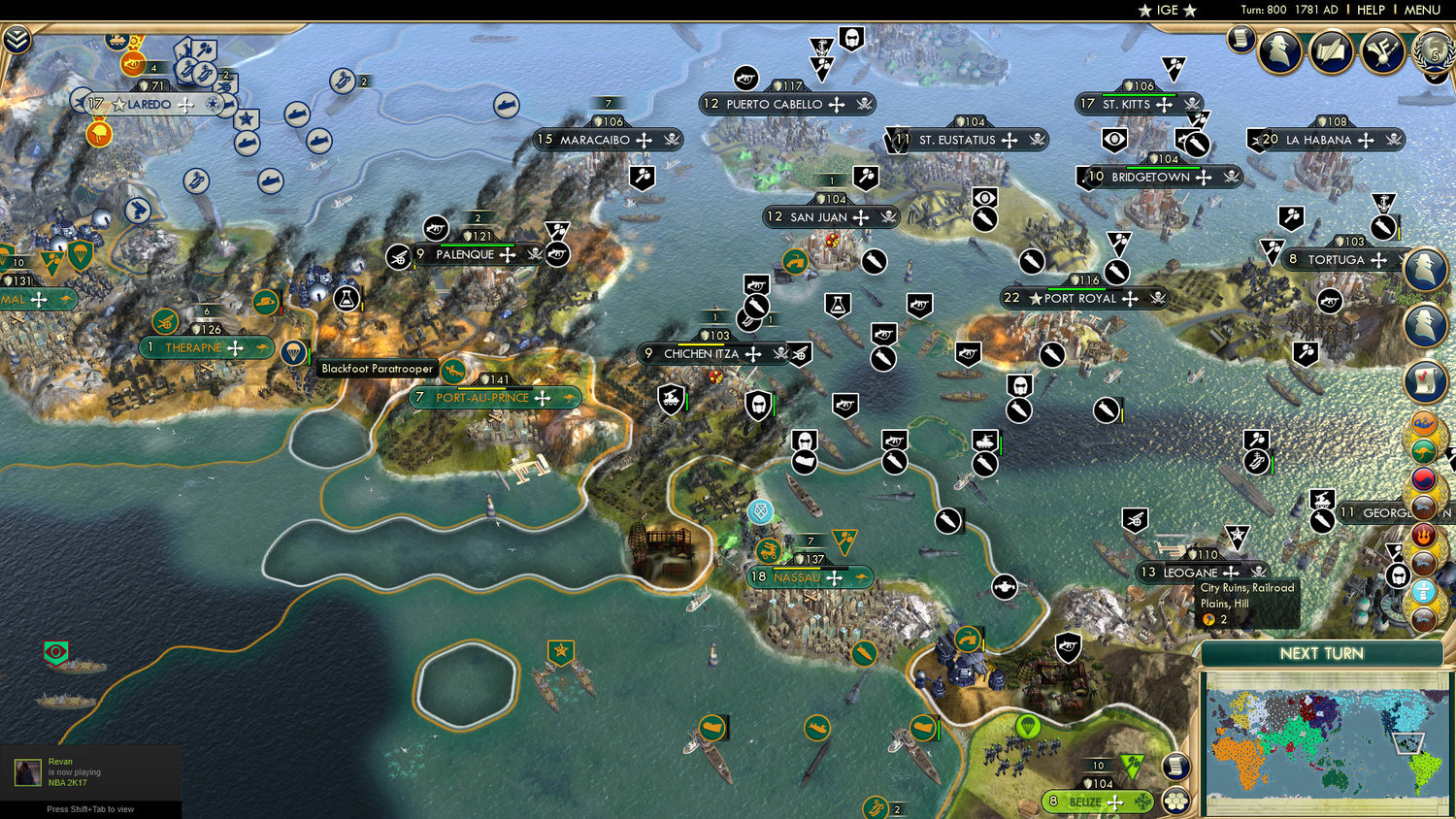This screenshot has height=819, width=1456.
Task: Click the flame emblem notification icon
Action: tap(1425, 537)
